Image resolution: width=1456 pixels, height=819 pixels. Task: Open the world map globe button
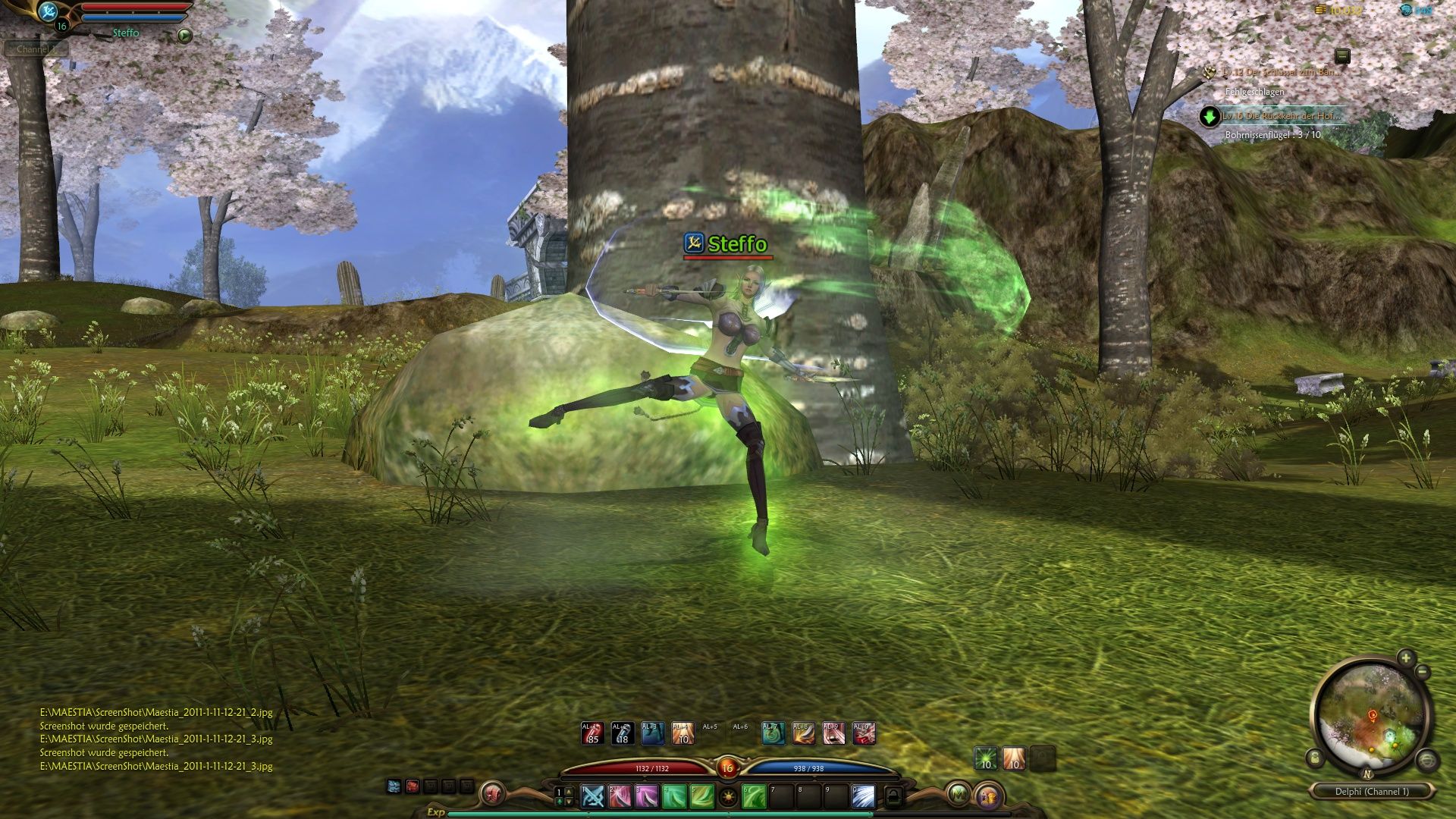(1427, 760)
